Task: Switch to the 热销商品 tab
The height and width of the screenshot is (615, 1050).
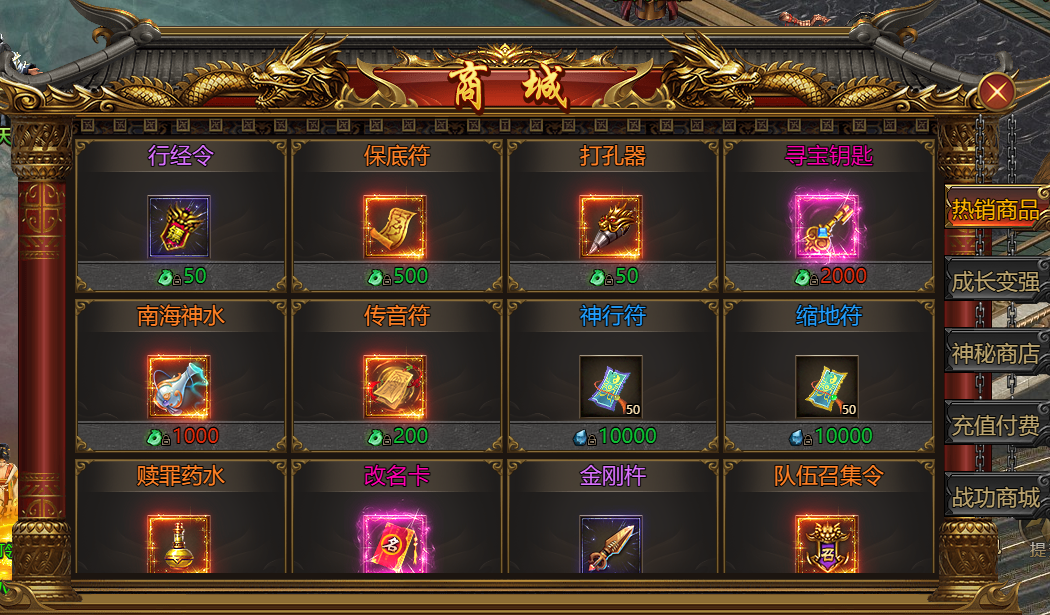Action: click(994, 210)
